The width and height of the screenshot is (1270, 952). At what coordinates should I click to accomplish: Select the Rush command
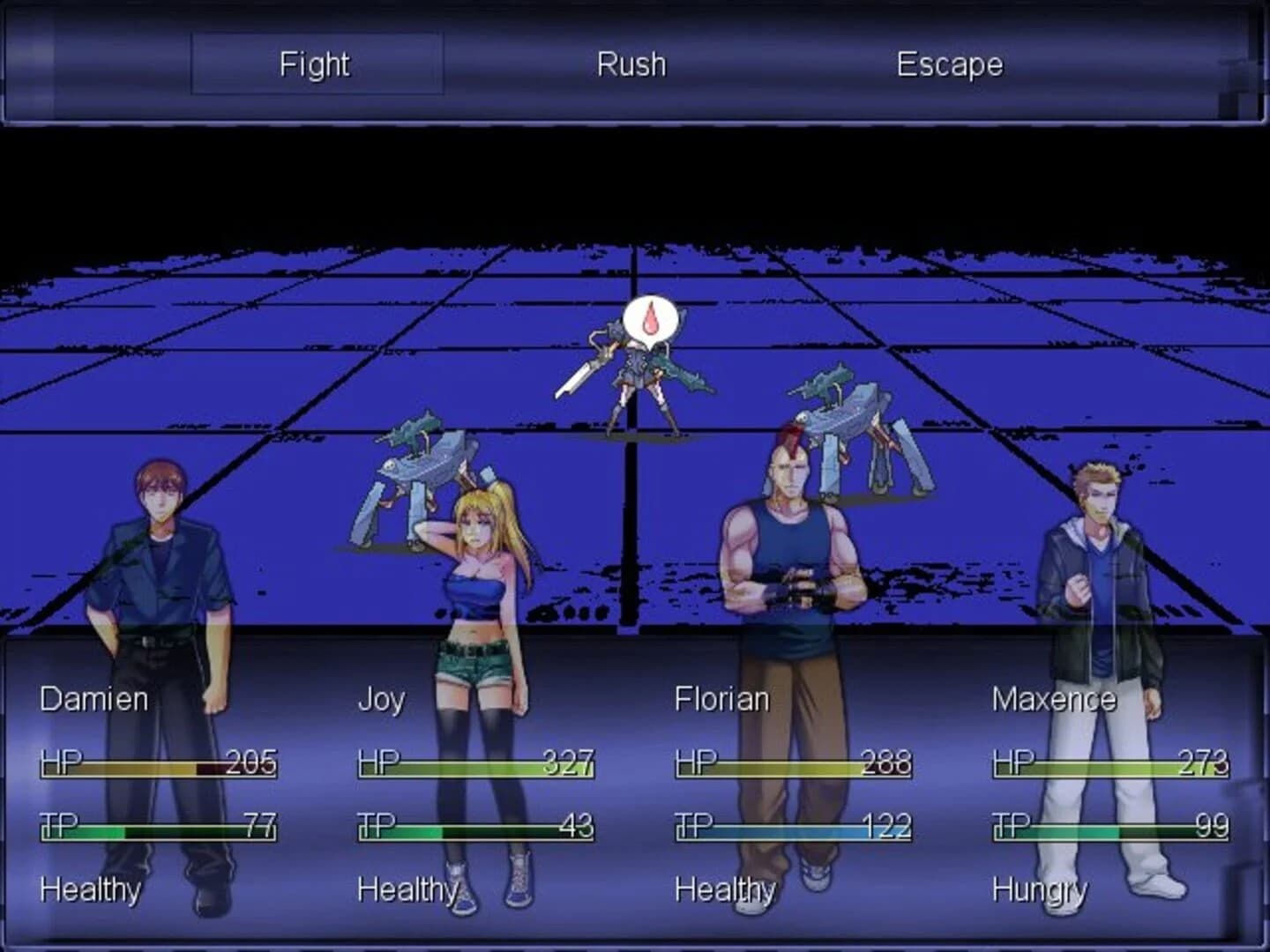[x=631, y=63]
